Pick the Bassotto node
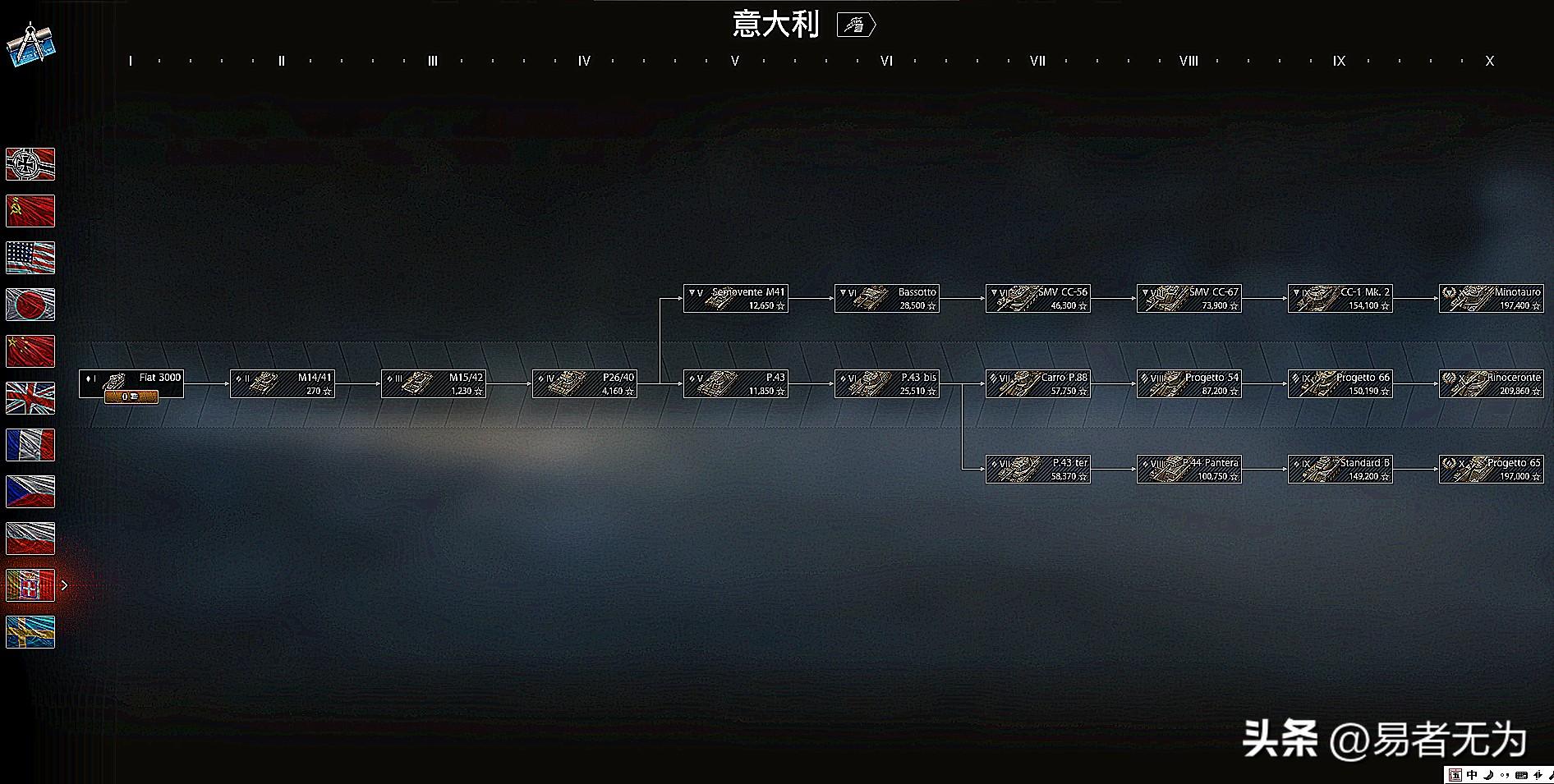 (887, 298)
